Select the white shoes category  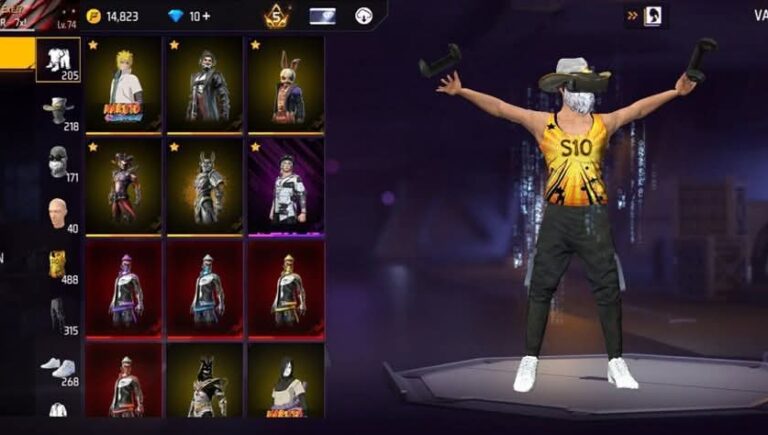58,367
